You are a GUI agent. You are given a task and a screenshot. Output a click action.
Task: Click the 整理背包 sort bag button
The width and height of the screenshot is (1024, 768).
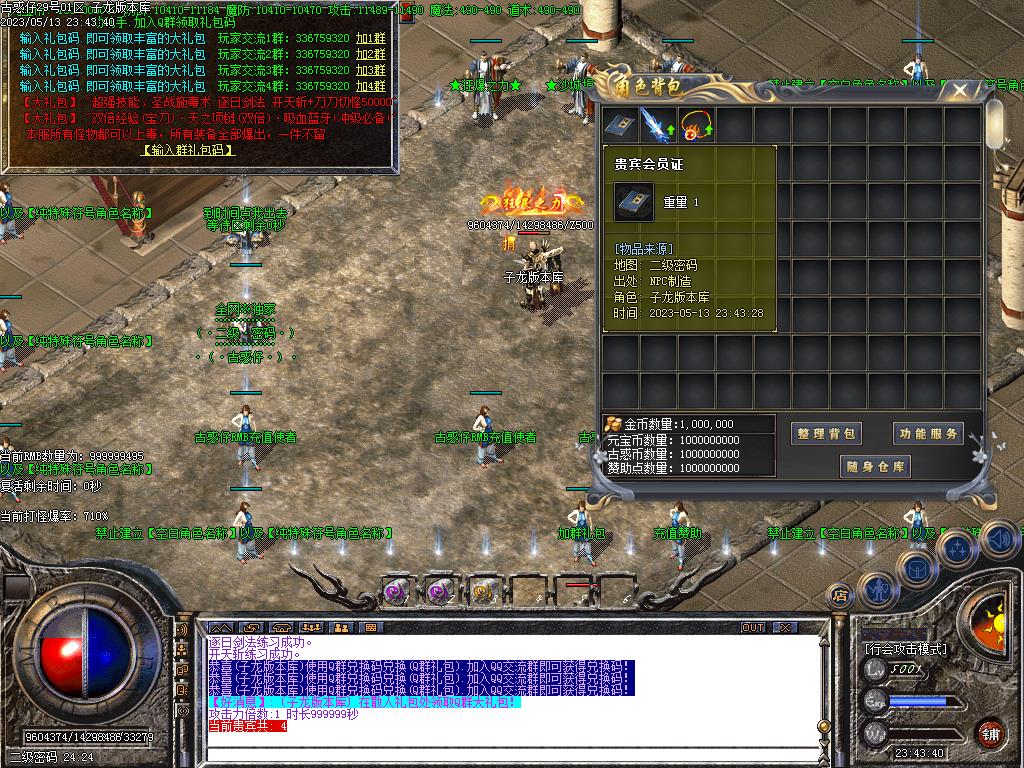coord(827,433)
